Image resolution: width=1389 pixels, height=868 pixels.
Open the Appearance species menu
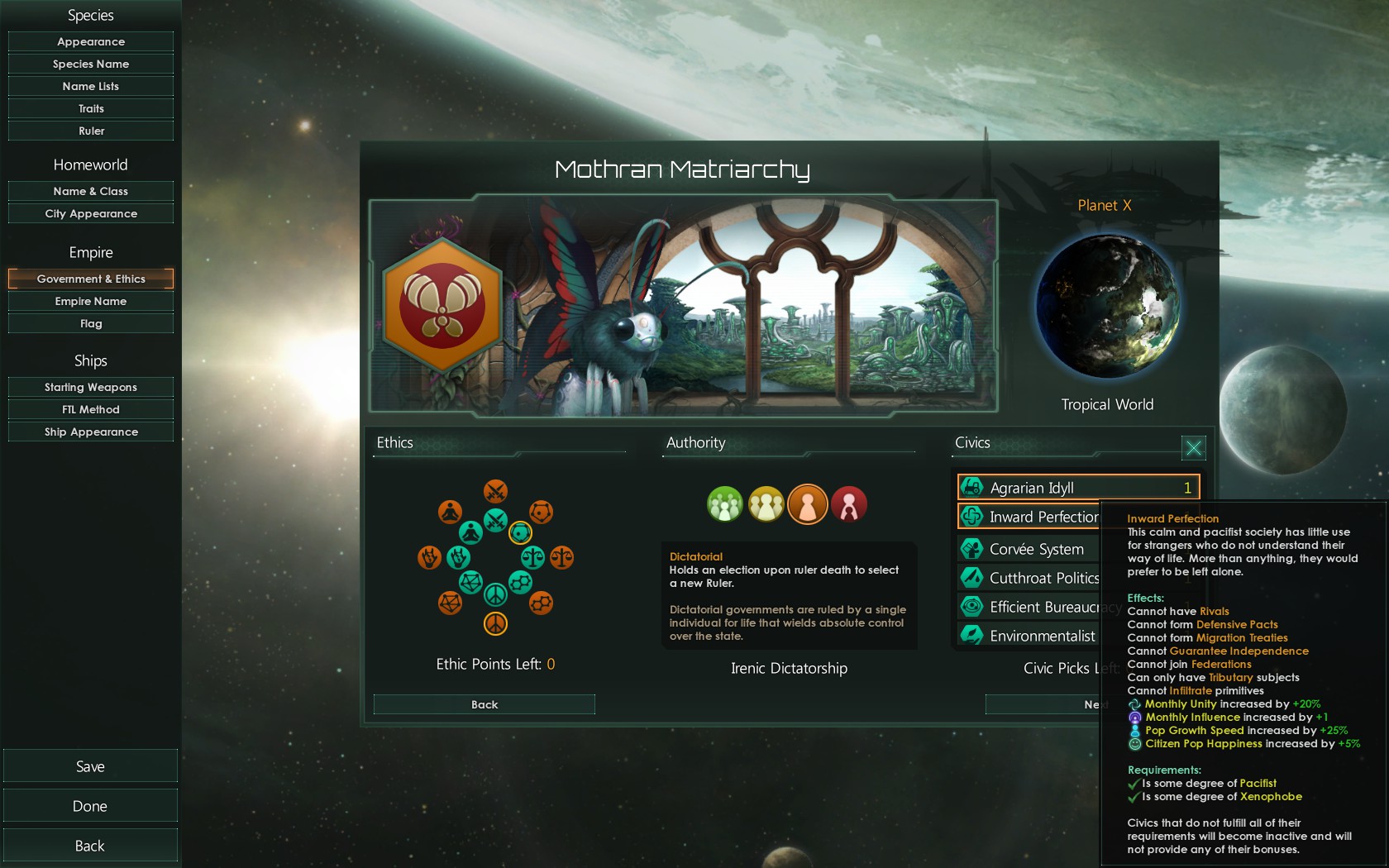click(x=91, y=41)
